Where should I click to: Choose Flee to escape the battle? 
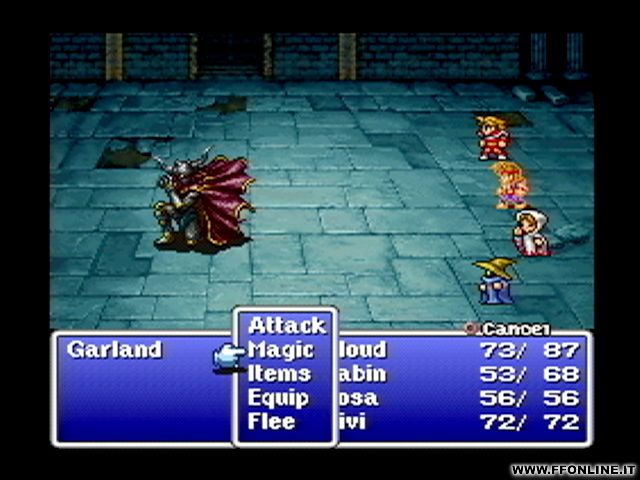coord(272,421)
